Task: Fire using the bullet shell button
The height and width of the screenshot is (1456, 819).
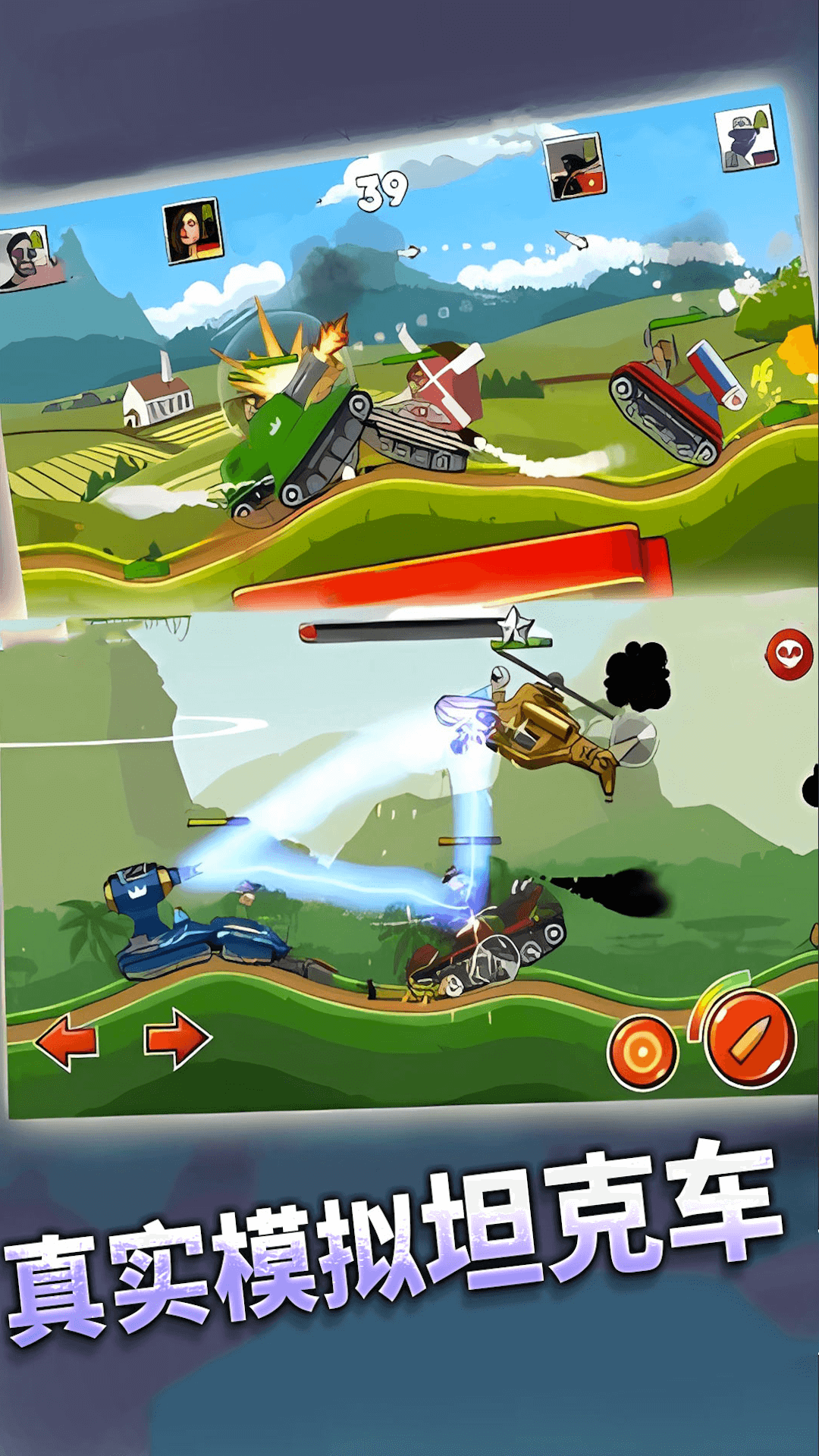Action: point(749,1038)
